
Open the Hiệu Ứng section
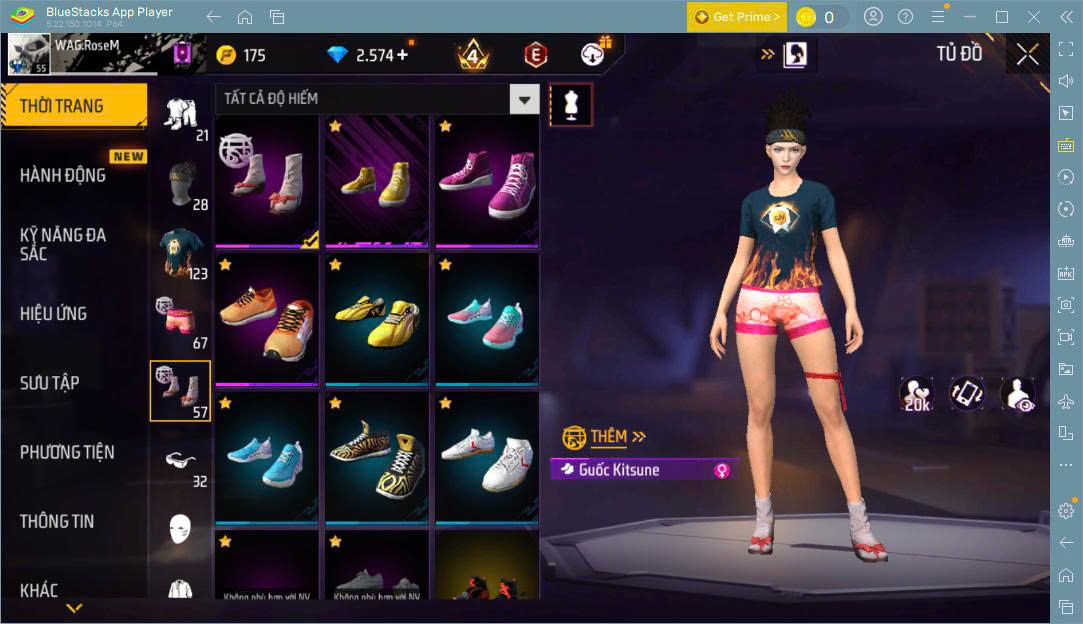coord(54,314)
